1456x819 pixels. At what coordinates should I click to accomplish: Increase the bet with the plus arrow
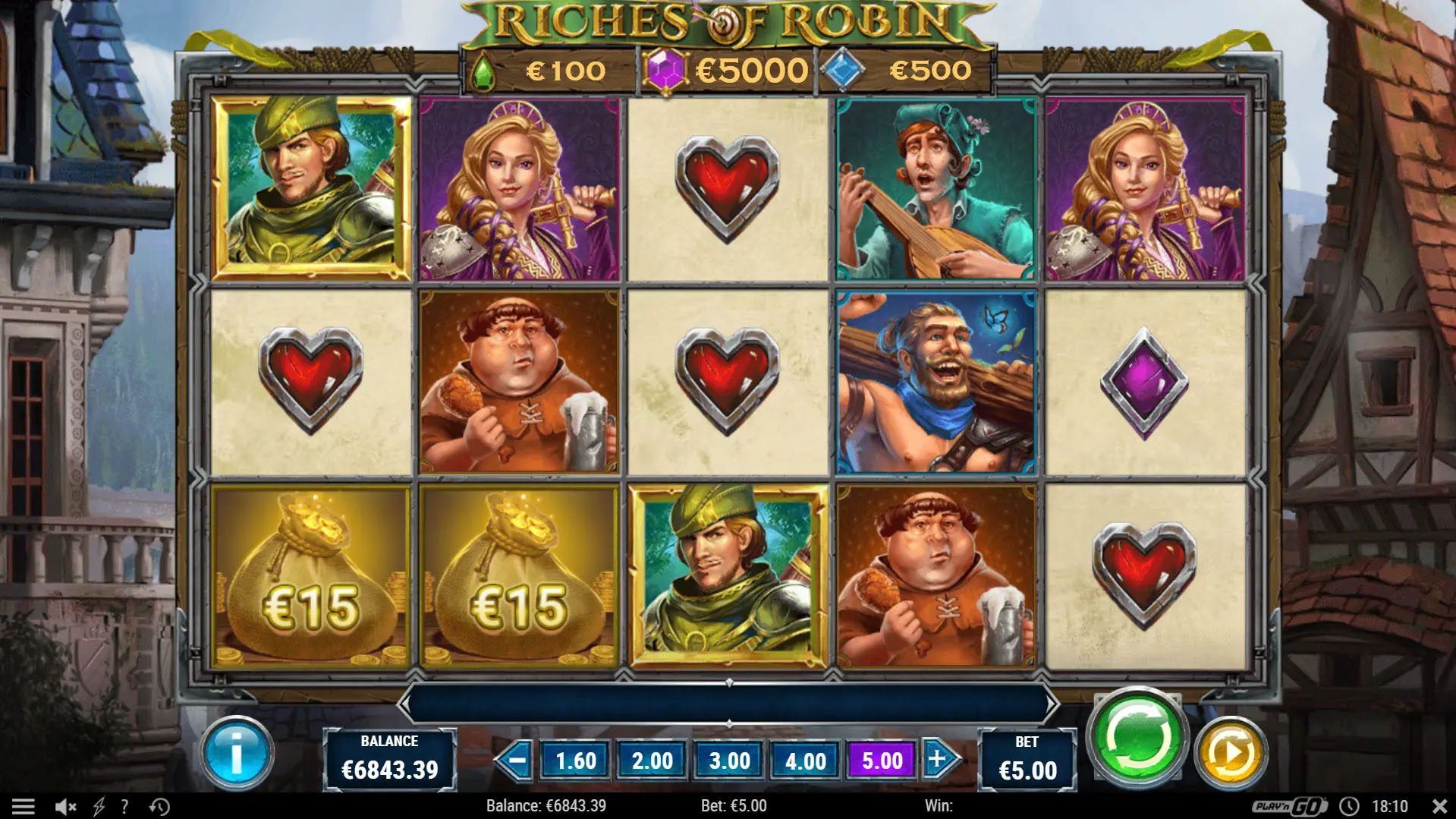tap(939, 760)
